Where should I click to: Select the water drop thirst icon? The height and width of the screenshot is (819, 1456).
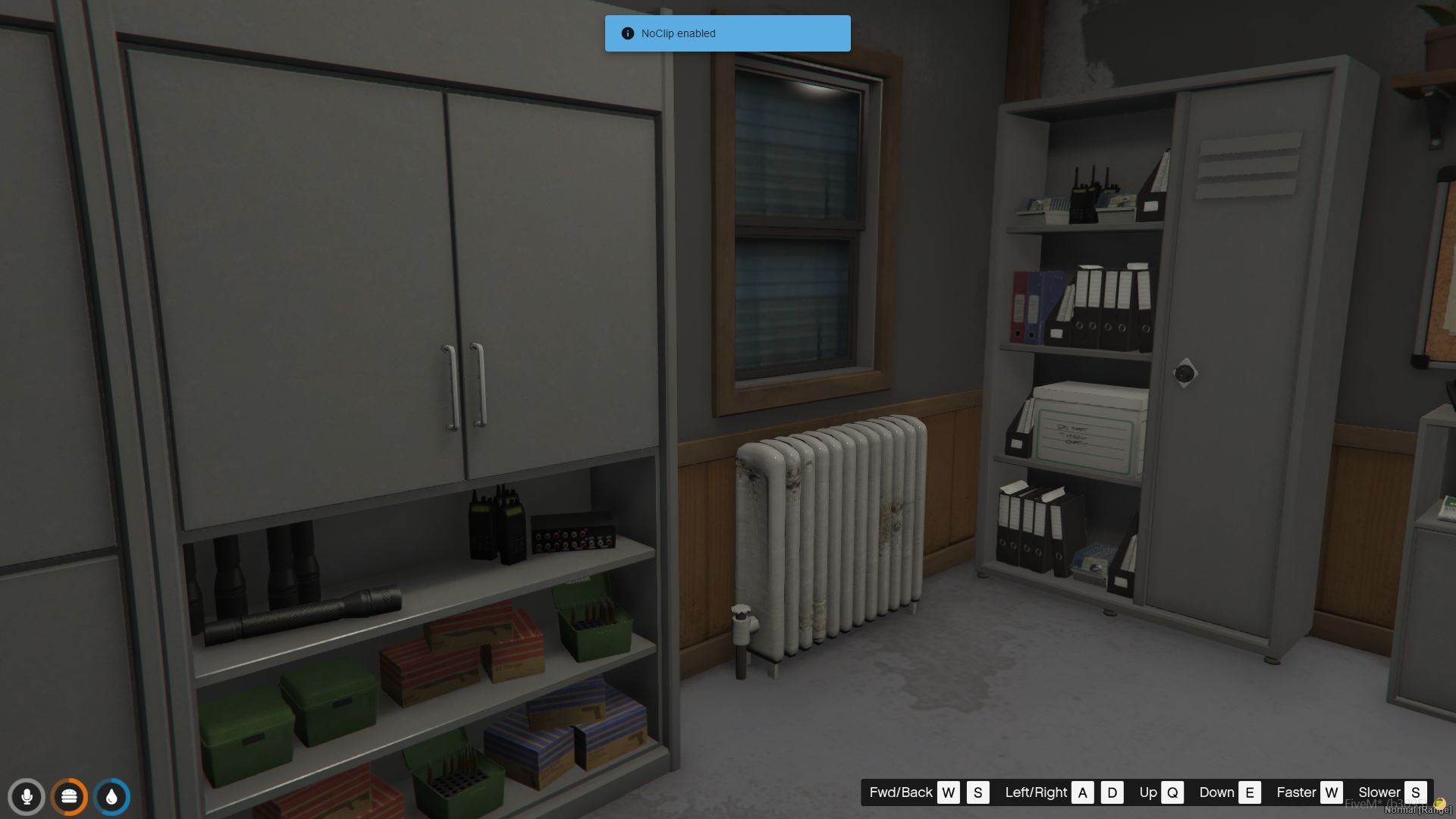112,797
